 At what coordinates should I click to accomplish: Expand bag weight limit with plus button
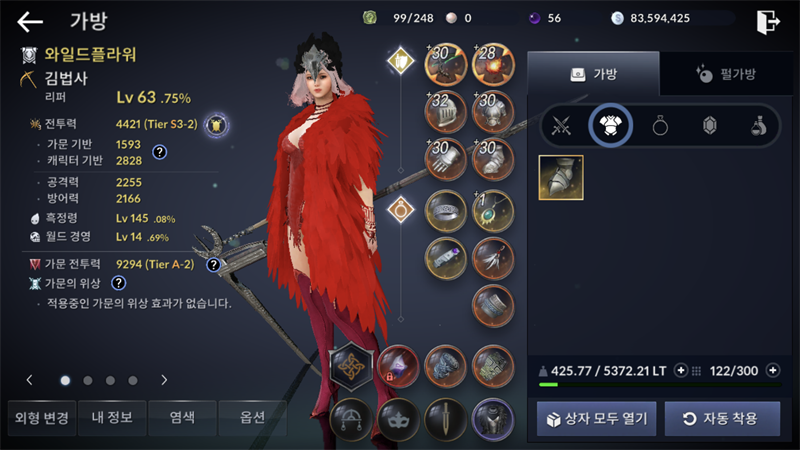click(681, 370)
